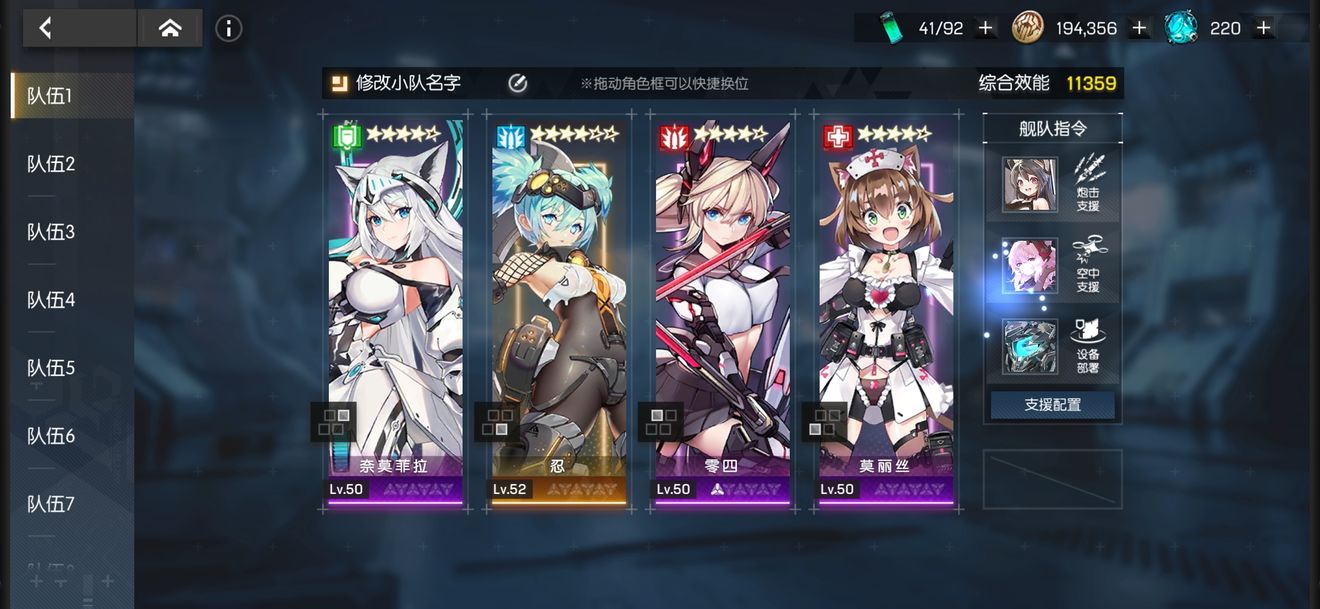Select the 奈莫菲拉 character card

point(395,300)
